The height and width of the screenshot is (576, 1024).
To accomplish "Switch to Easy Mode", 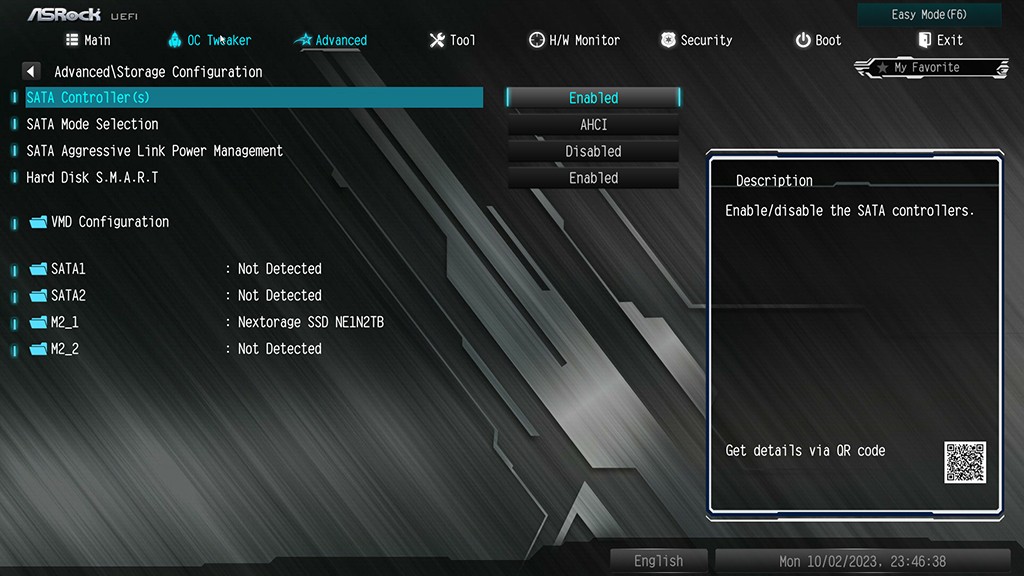I will 929,15.
